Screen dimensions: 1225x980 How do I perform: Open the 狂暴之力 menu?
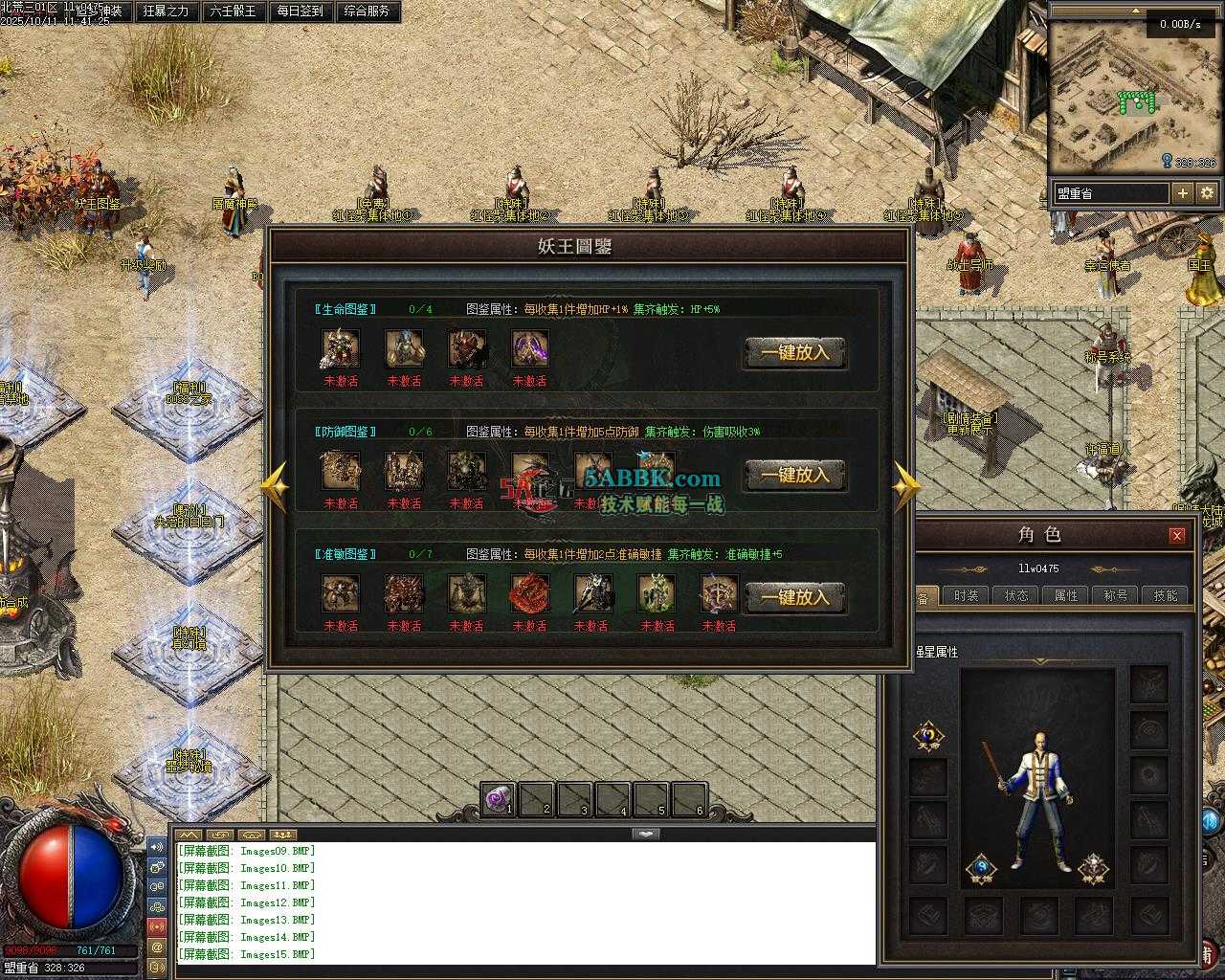click(167, 11)
